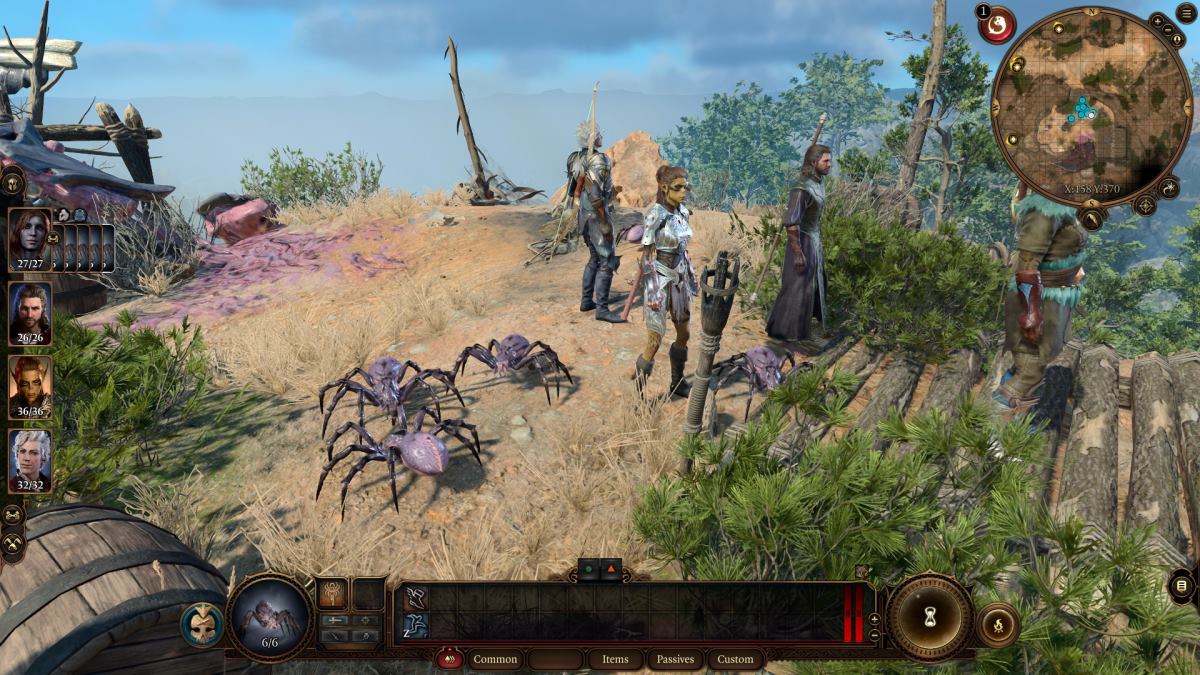Zoom in the minimap with the plus button
1200x675 pixels.
[1158, 20]
